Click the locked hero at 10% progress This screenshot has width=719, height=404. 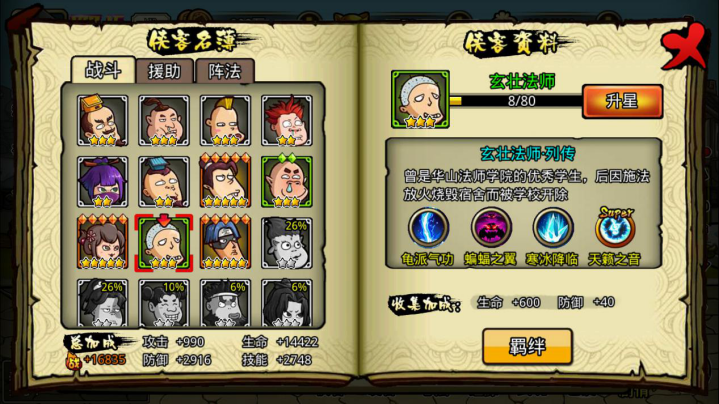(x=163, y=302)
